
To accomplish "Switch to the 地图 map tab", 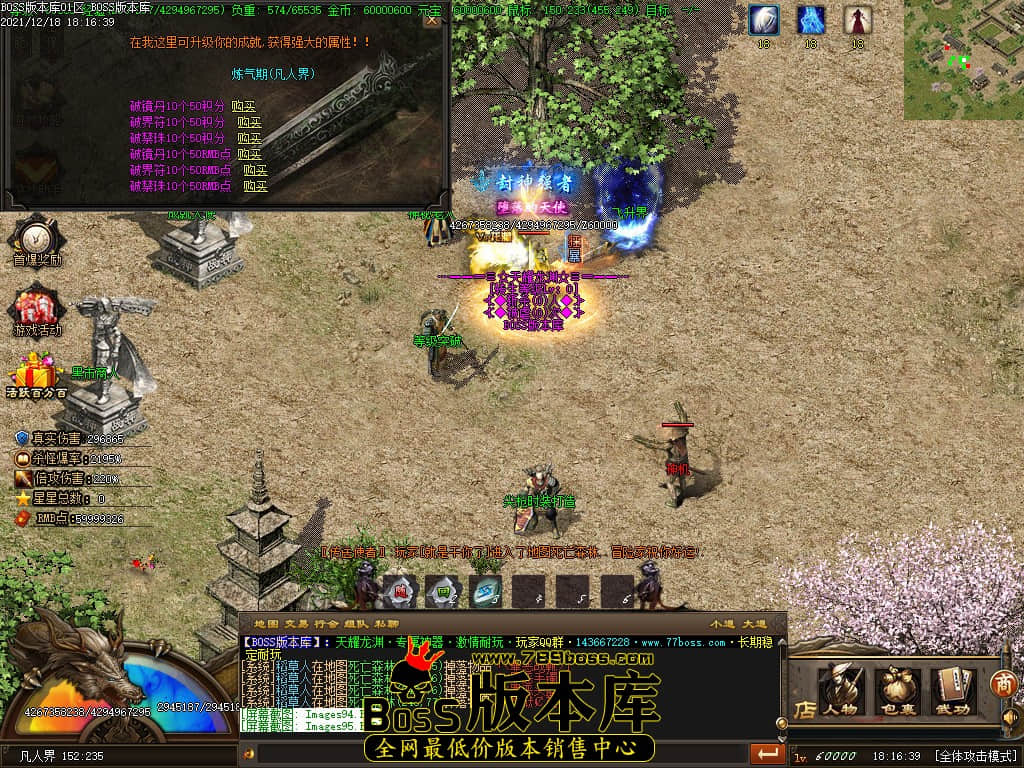I will point(265,624).
